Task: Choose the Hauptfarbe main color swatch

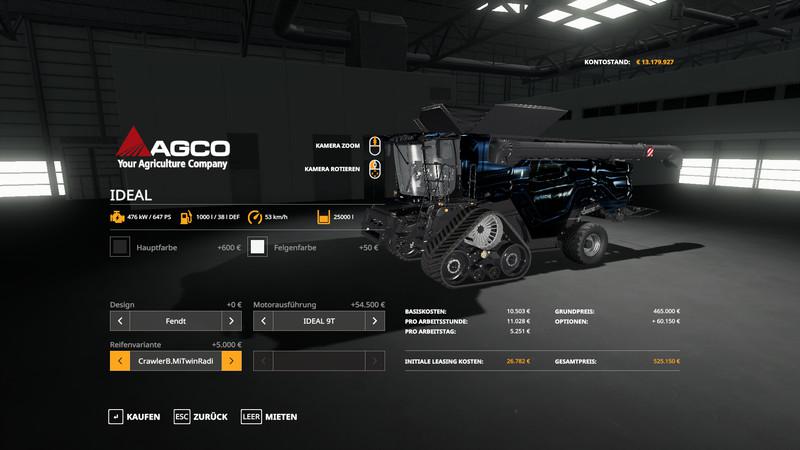Action: (x=120, y=247)
